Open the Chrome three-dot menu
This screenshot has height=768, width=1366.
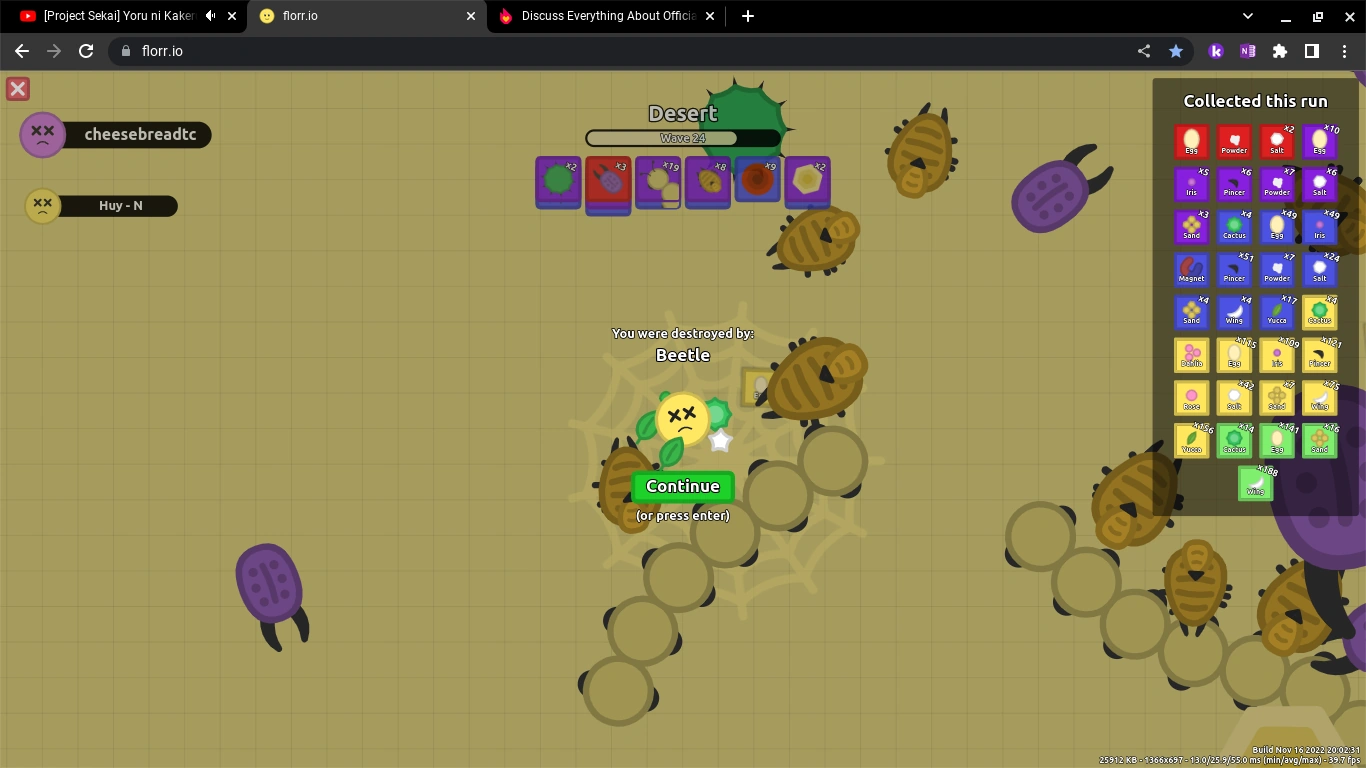[1344, 51]
